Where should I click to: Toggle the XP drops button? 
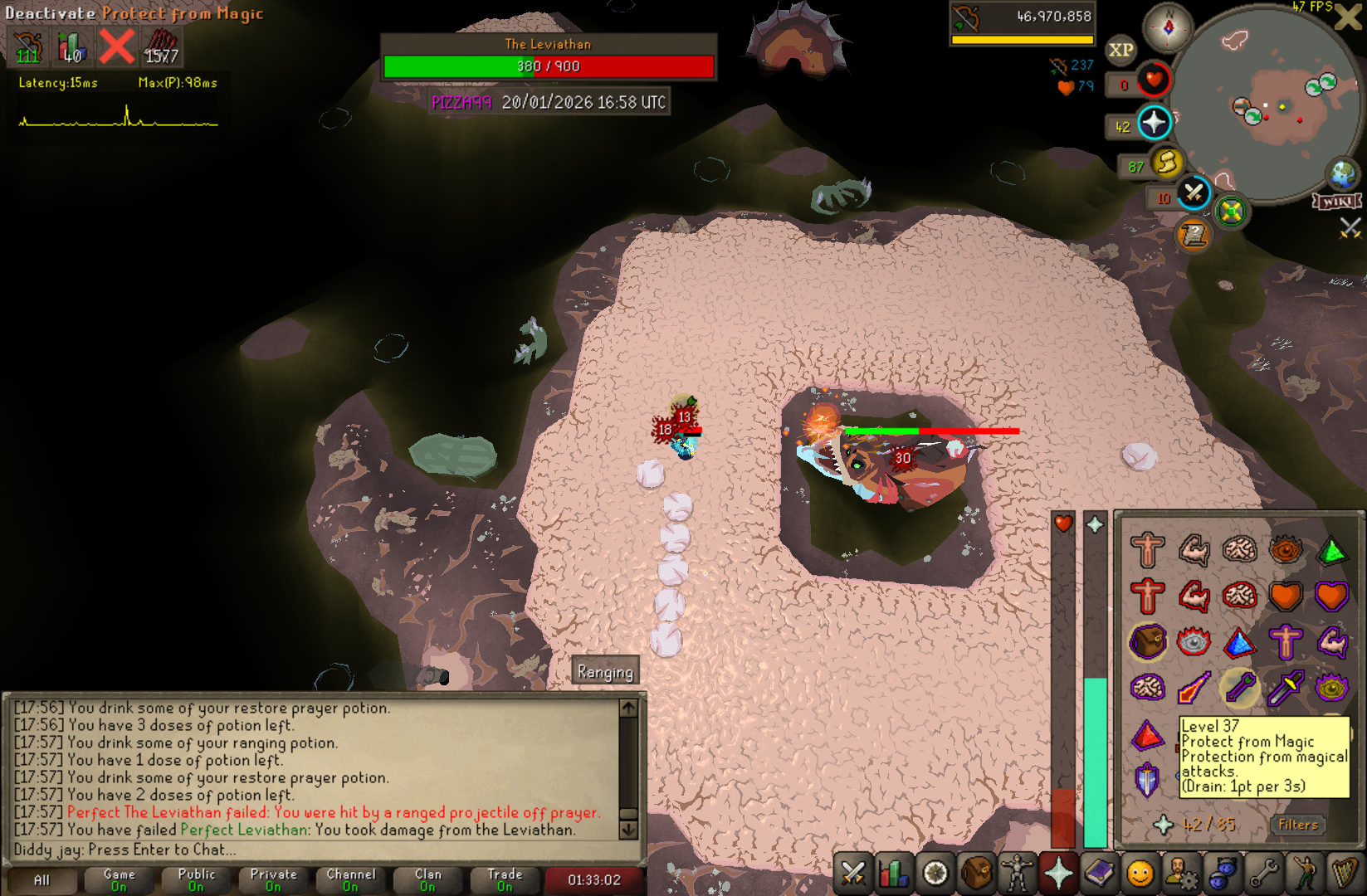1120,50
